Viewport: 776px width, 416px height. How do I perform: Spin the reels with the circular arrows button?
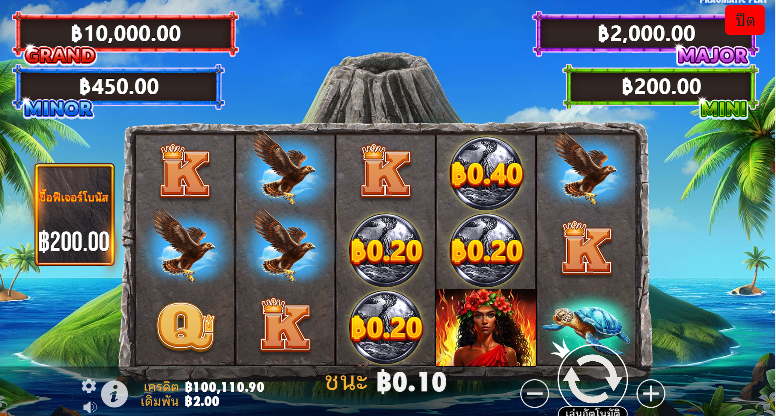(x=593, y=378)
